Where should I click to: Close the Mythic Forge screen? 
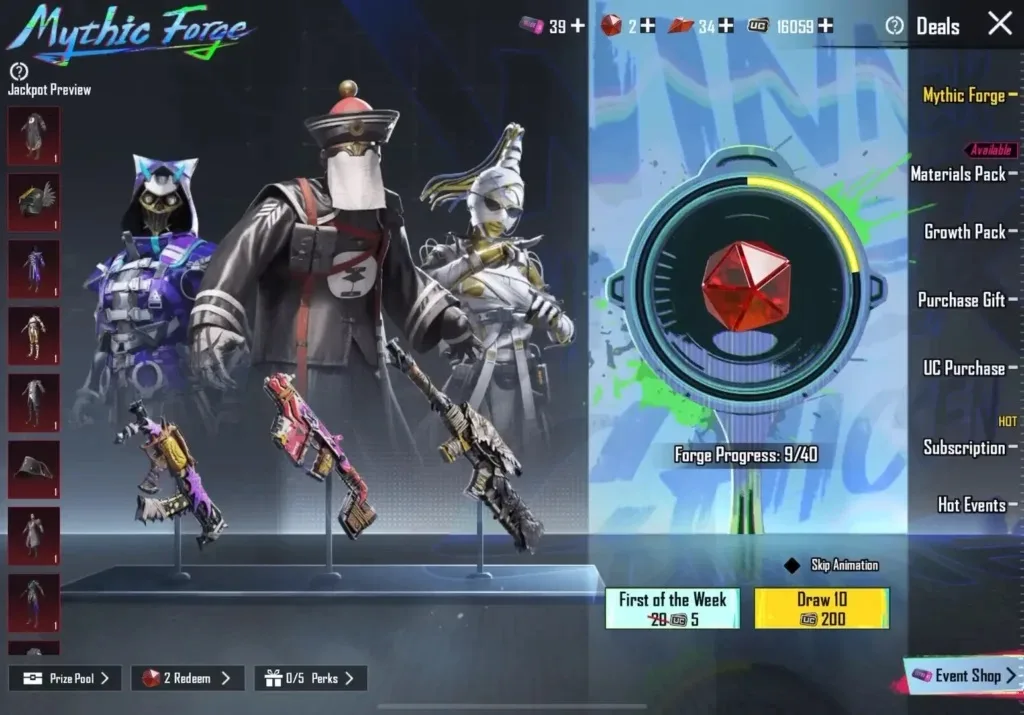[x=1000, y=24]
